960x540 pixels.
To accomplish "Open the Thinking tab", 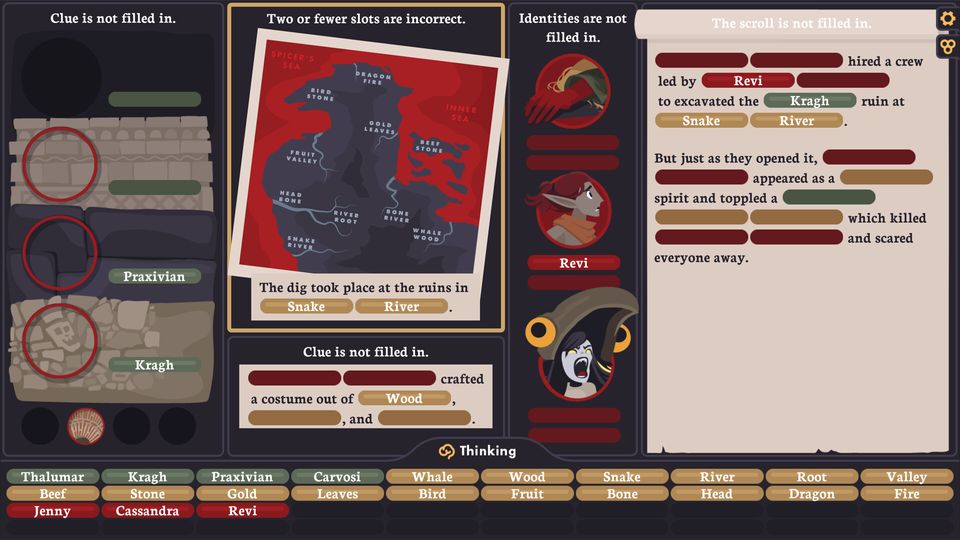I will coord(479,451).
